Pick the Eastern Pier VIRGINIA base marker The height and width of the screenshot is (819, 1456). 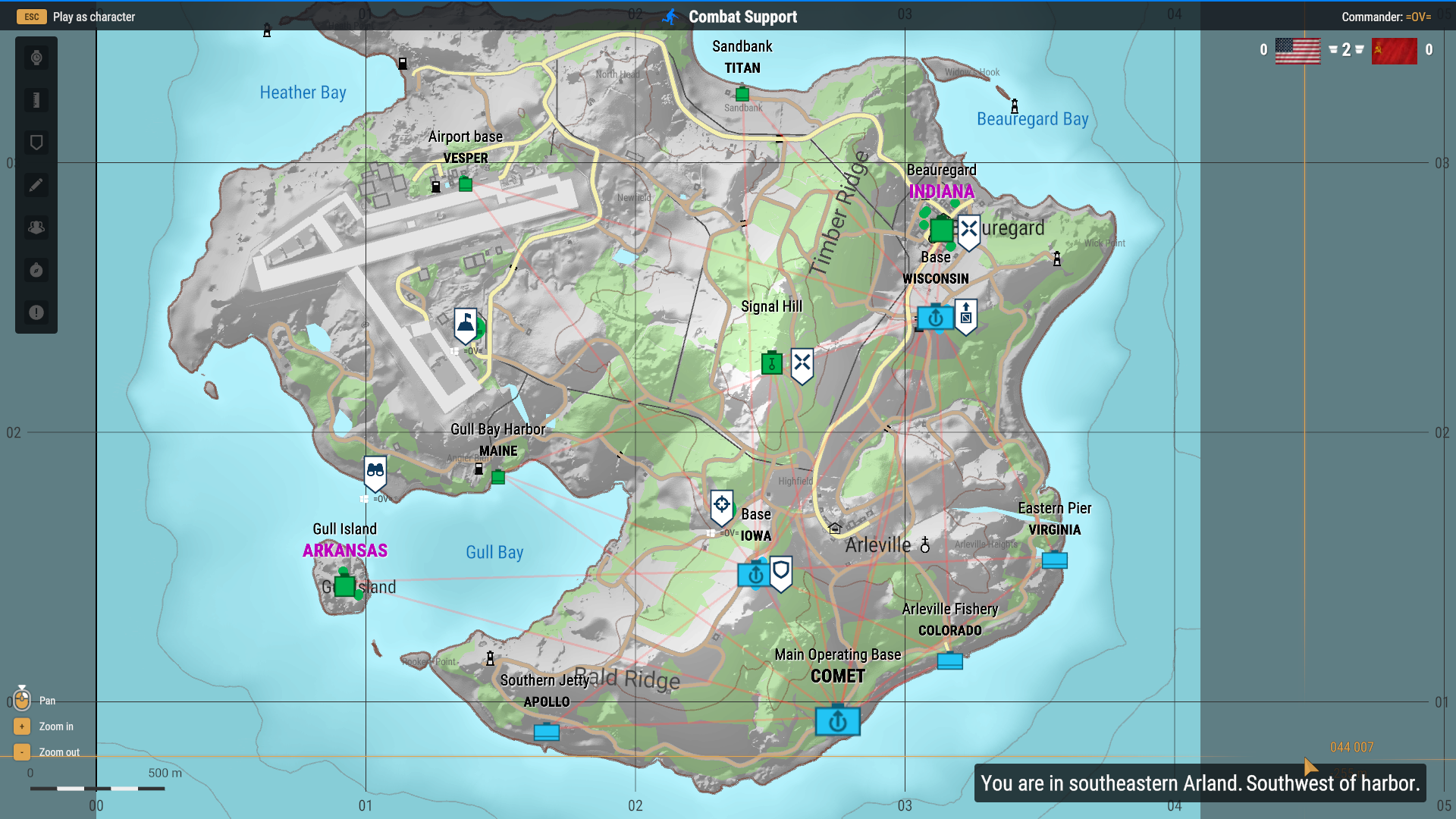(1054, 560)
